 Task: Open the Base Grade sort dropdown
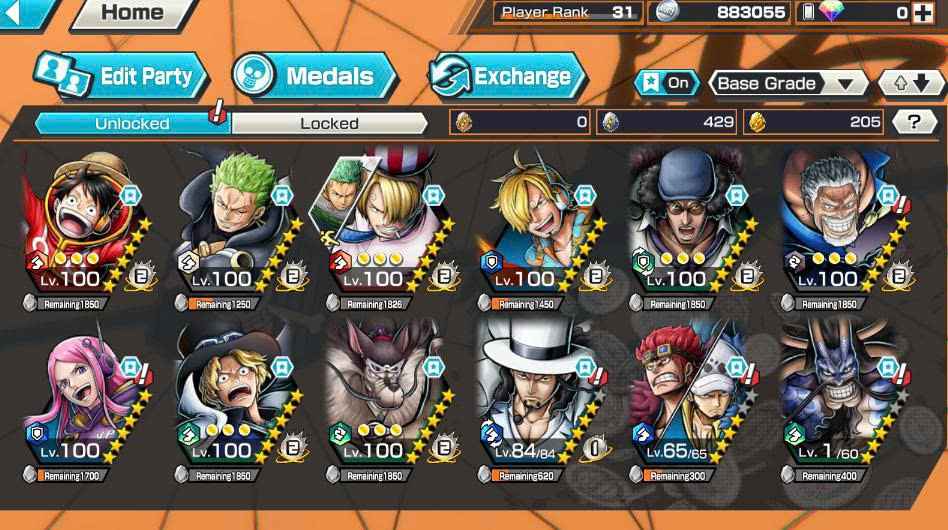coord(787,83)
